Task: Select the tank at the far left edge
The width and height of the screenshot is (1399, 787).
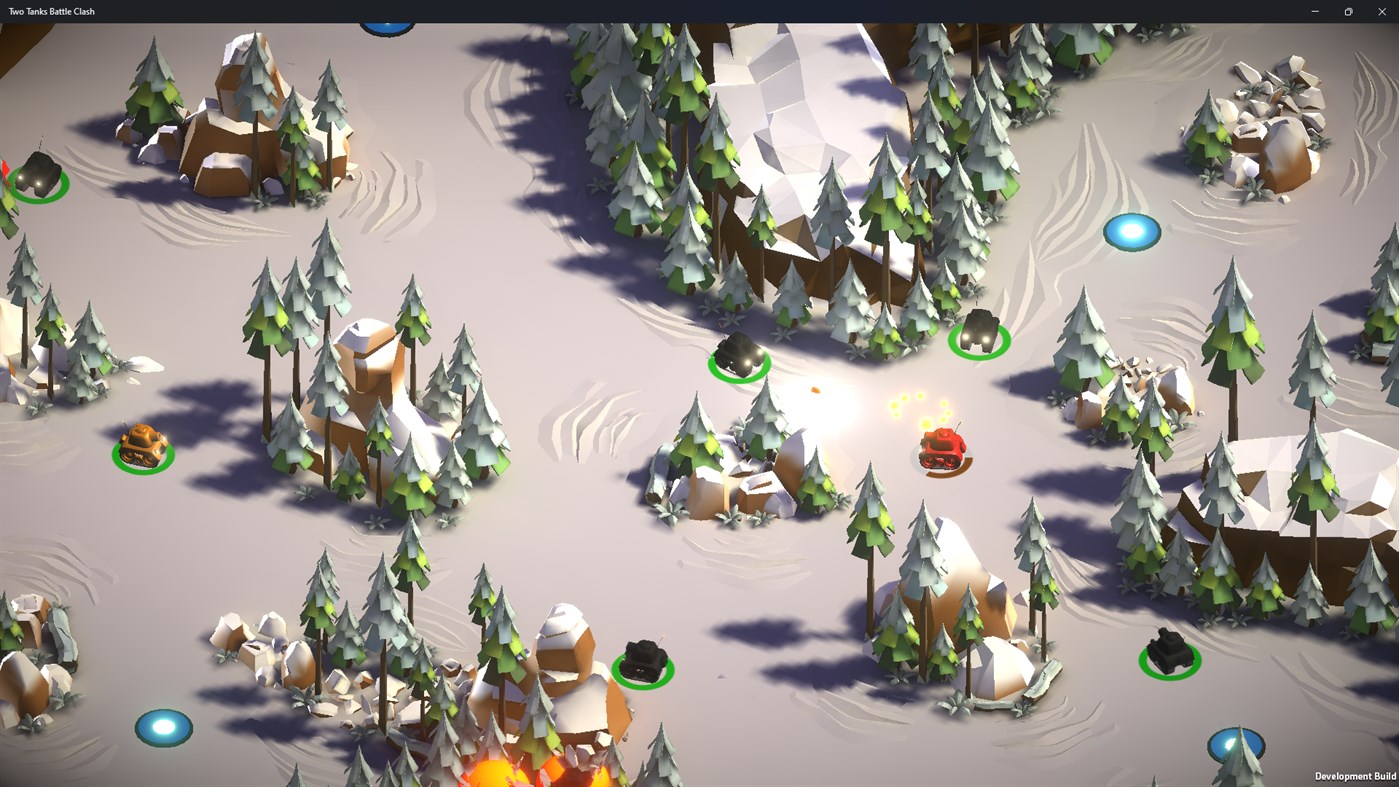Action: tap(38, 175)
